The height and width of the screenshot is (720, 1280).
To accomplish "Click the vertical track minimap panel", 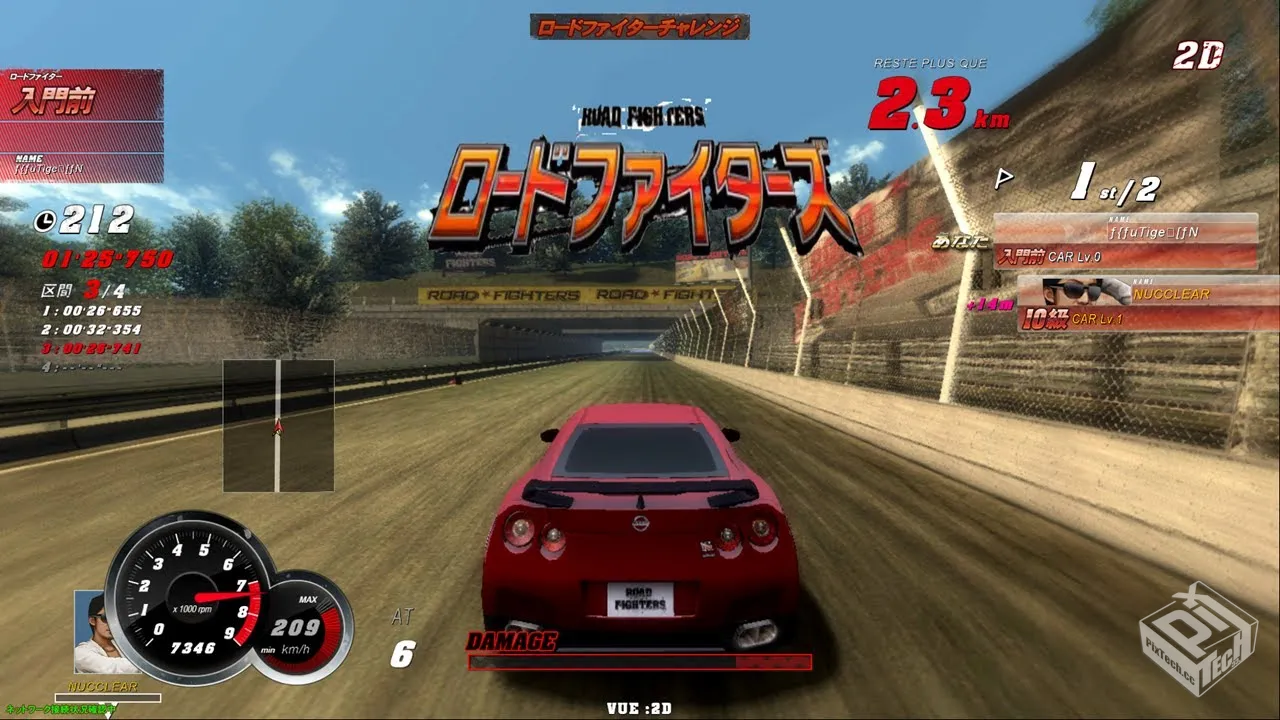I will 278,426.
